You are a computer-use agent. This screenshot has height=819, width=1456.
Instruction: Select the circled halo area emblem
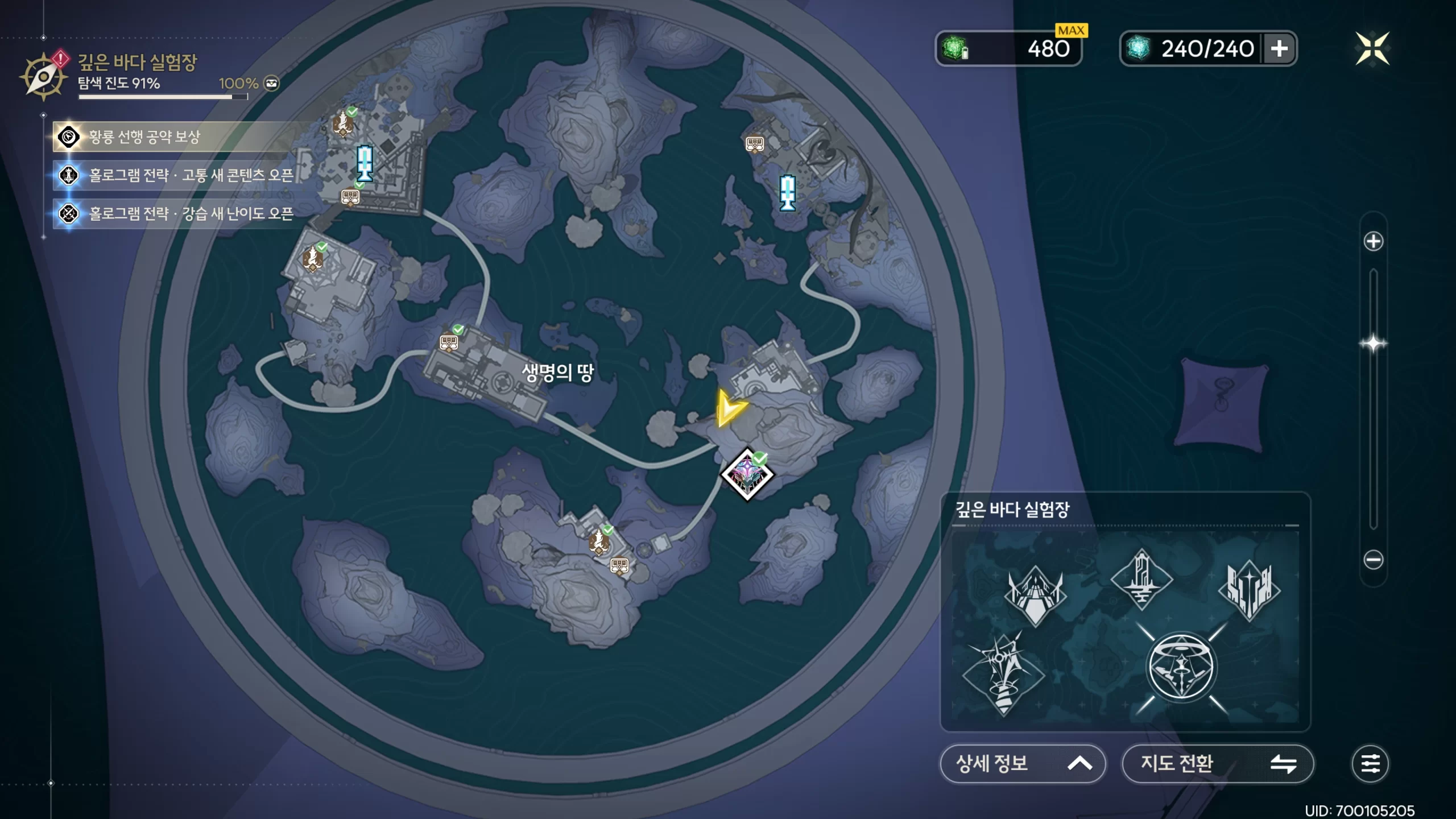(x=1181, y=667)
